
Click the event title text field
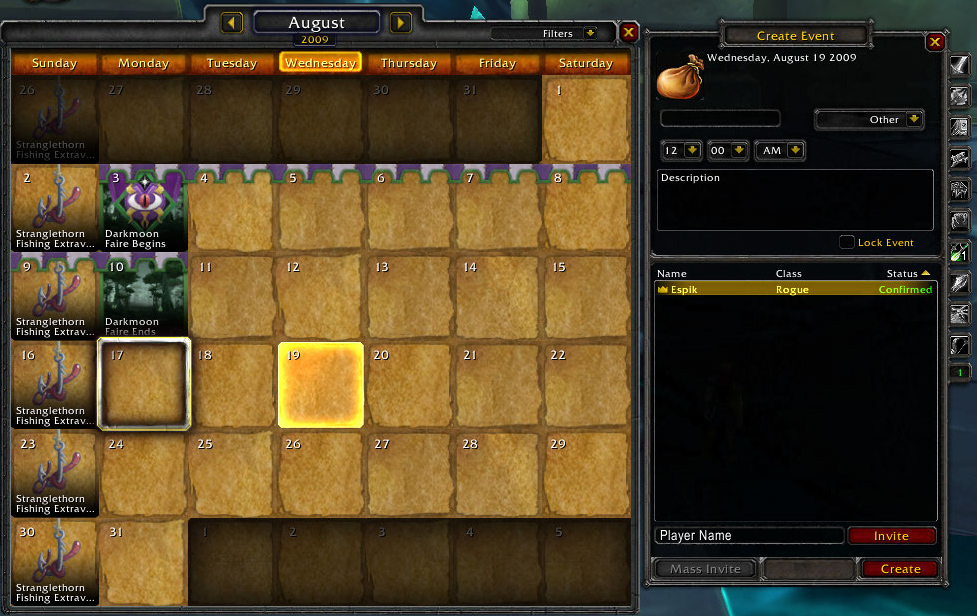720,119
